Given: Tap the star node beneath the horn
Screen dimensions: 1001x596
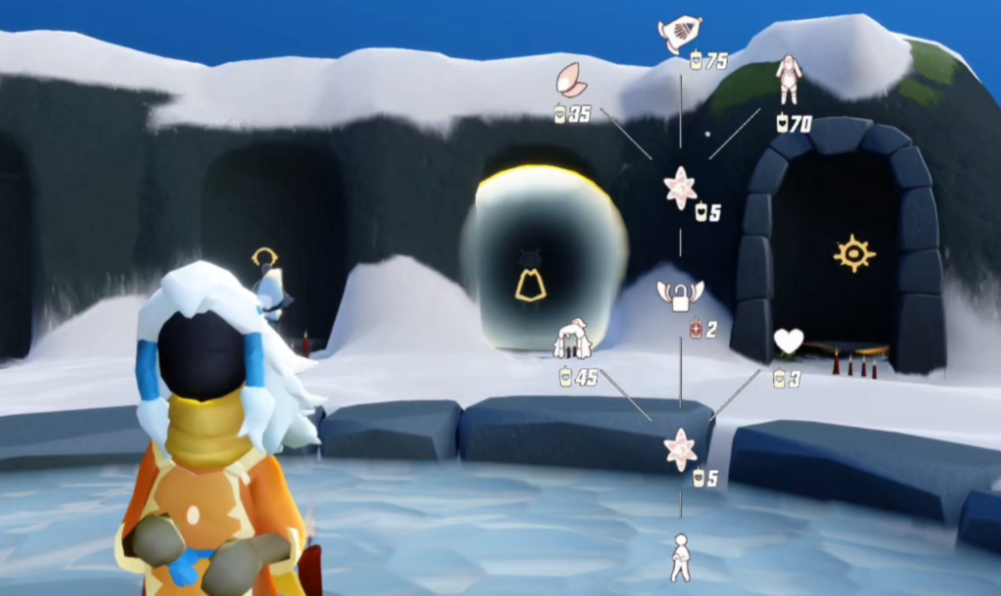Looking at the screenshot, I should (x=680, y=188).
